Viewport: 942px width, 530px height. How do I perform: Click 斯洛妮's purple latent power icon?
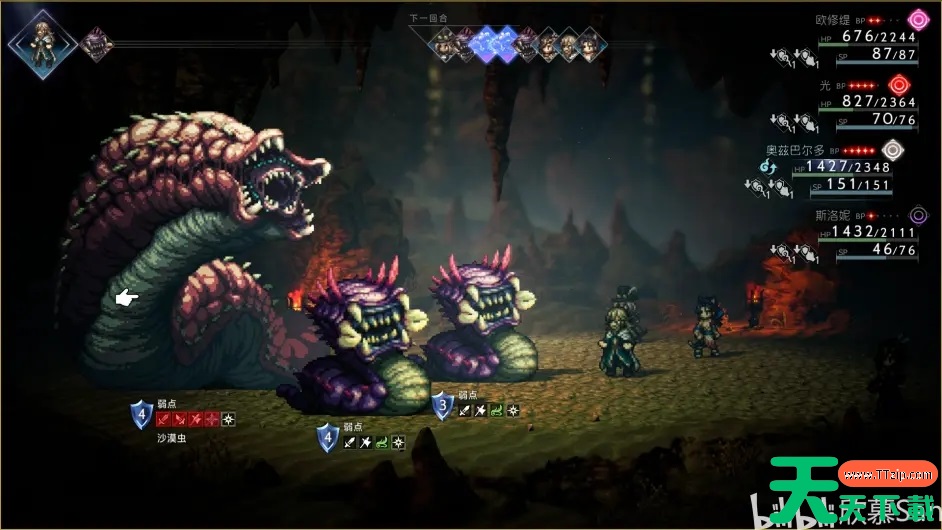[x=918, y=214]
